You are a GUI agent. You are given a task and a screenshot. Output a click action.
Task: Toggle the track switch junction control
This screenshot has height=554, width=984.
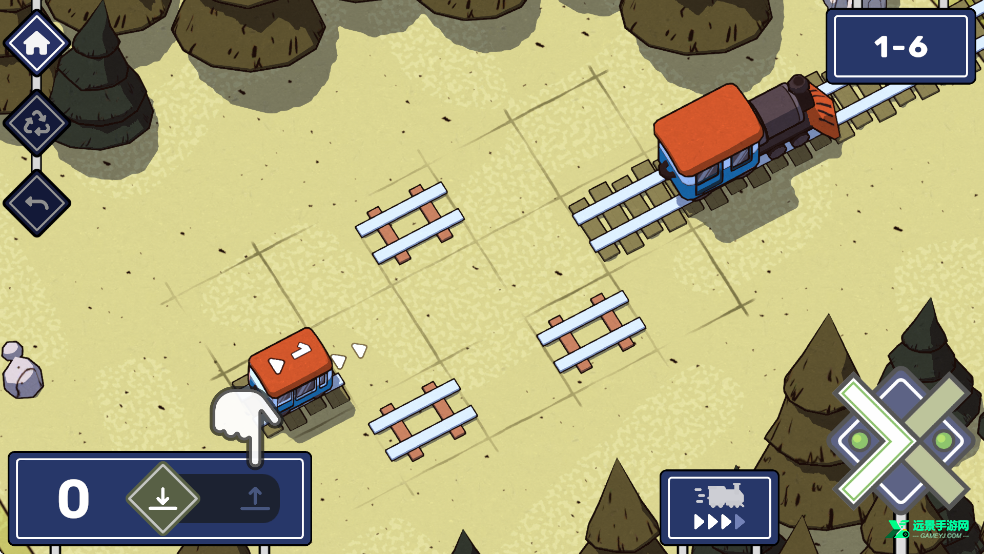[x=901, y=440]
